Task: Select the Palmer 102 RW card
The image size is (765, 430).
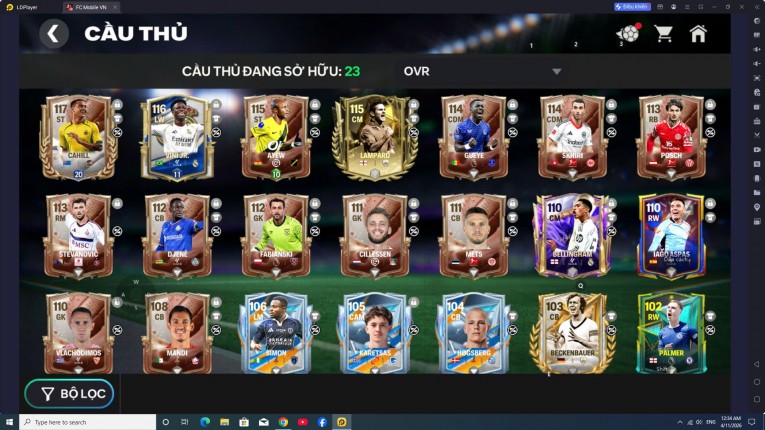Action: click(670, 333)
